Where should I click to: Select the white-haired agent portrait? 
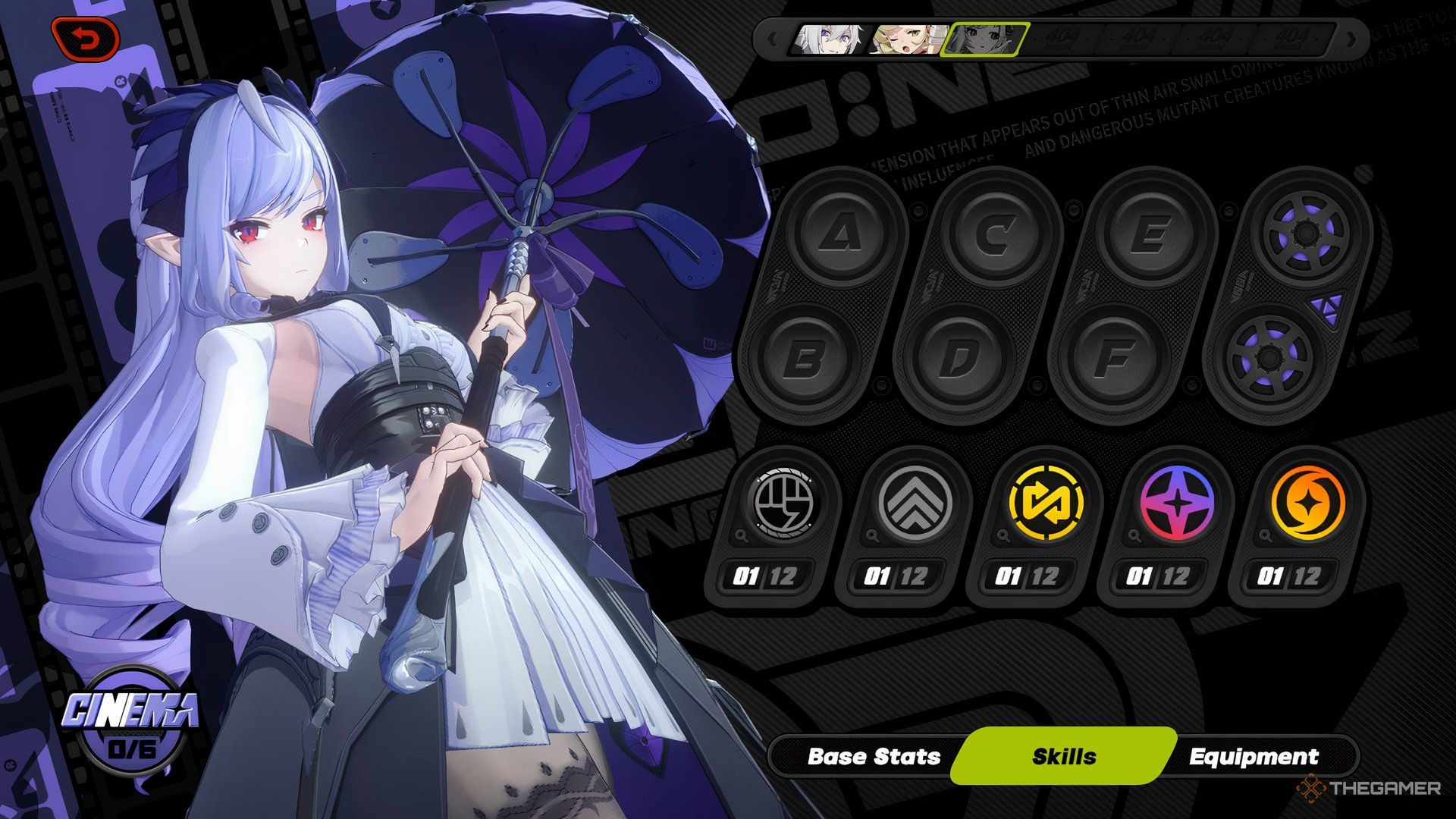(827, 39)
